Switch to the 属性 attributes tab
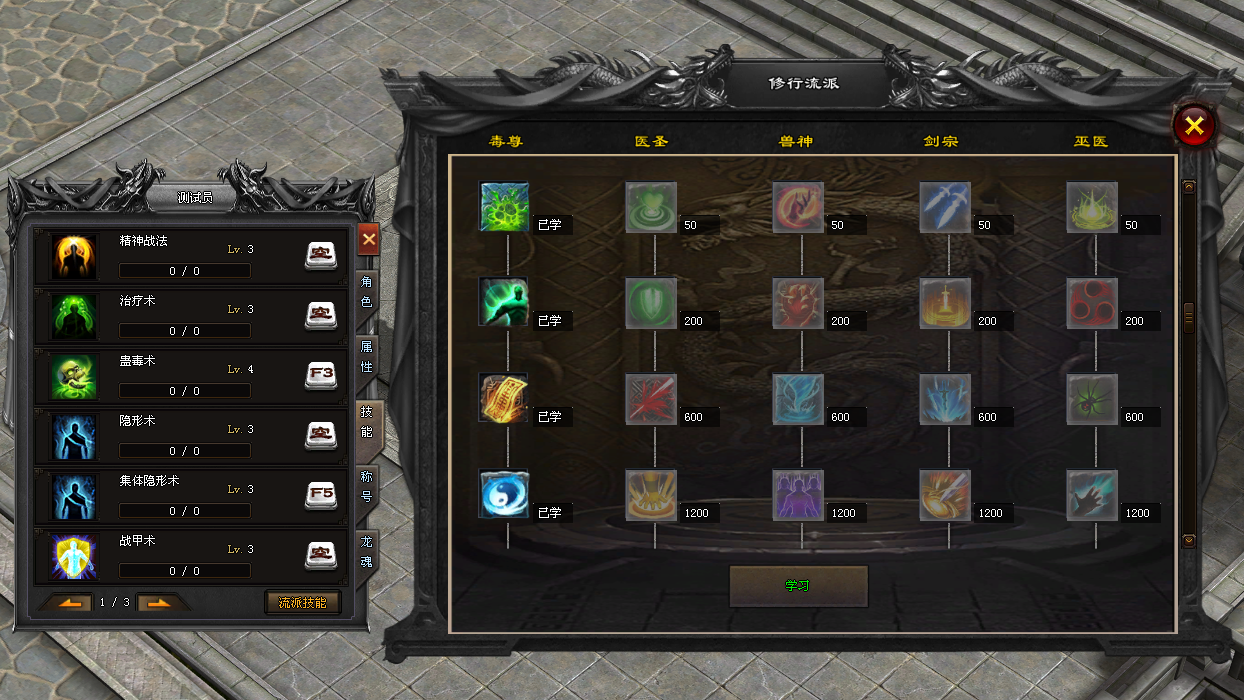Image resolution: width=1244 pixels, height=700 pixels. 366,357
